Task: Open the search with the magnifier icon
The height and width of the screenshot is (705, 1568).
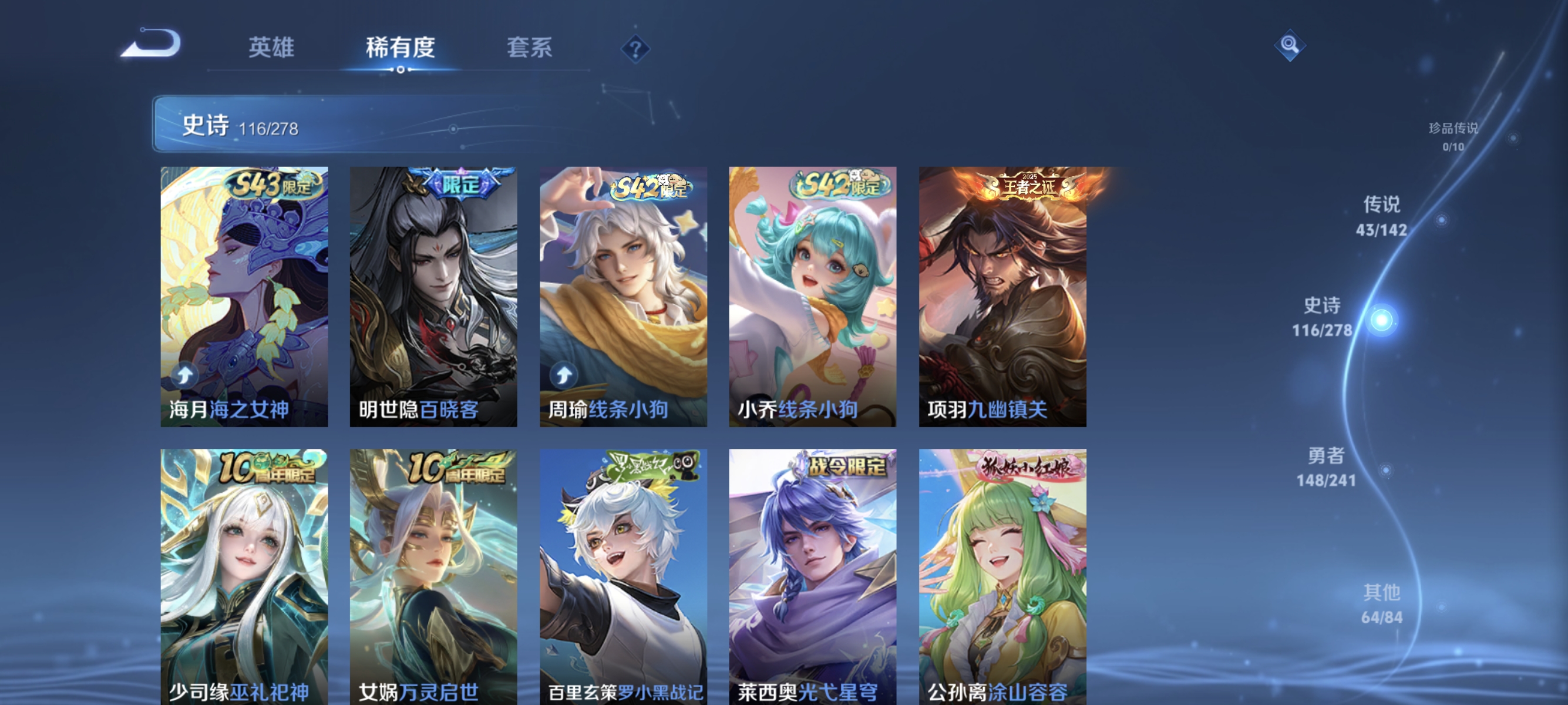Action: point(1290,45)
